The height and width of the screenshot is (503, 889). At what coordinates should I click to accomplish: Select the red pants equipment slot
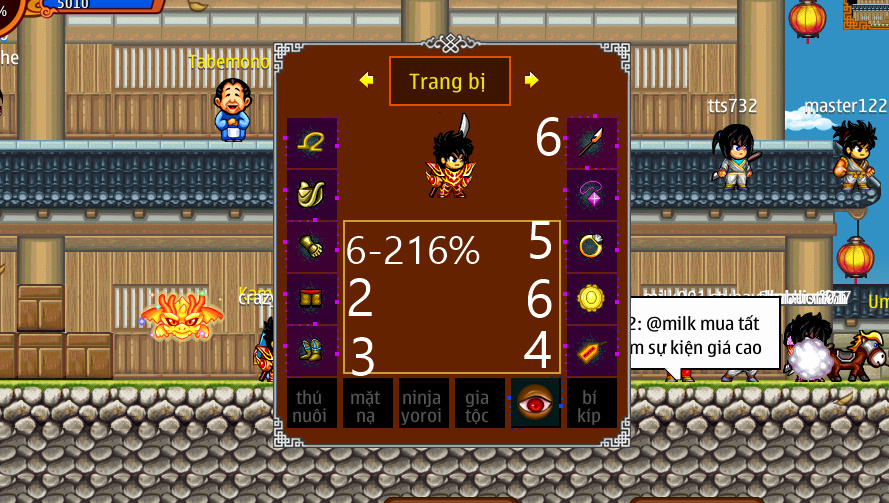tap(312, 299)
